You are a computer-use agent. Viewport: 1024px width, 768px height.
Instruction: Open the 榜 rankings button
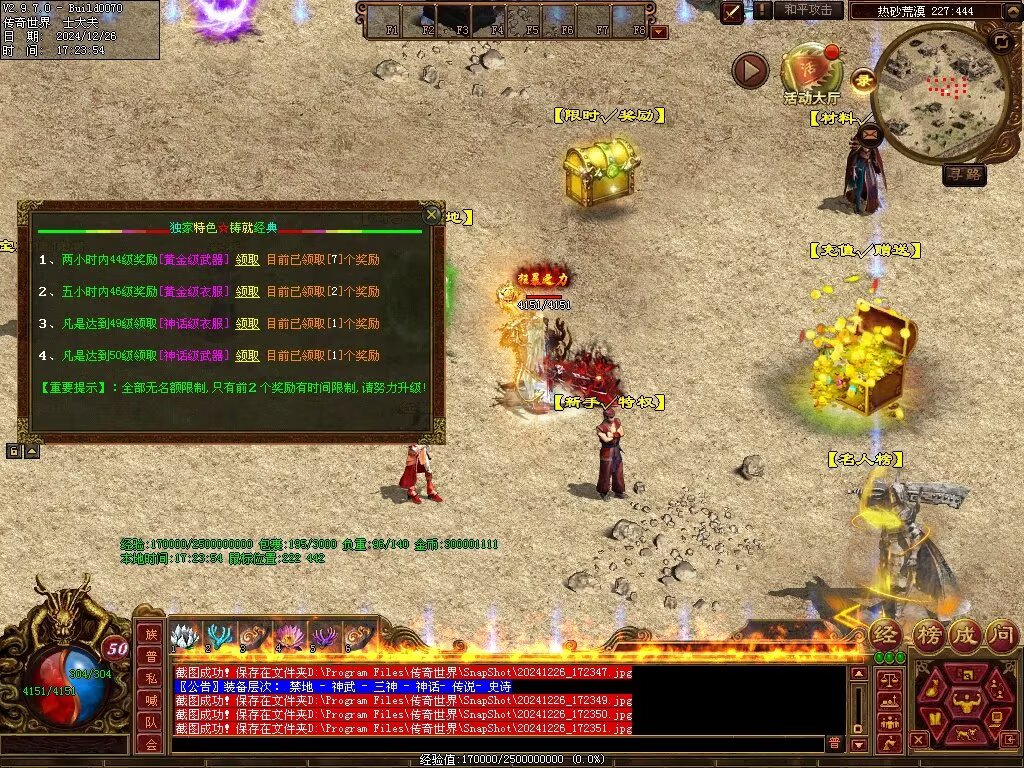pyautogui.click(x=928, y=633)
